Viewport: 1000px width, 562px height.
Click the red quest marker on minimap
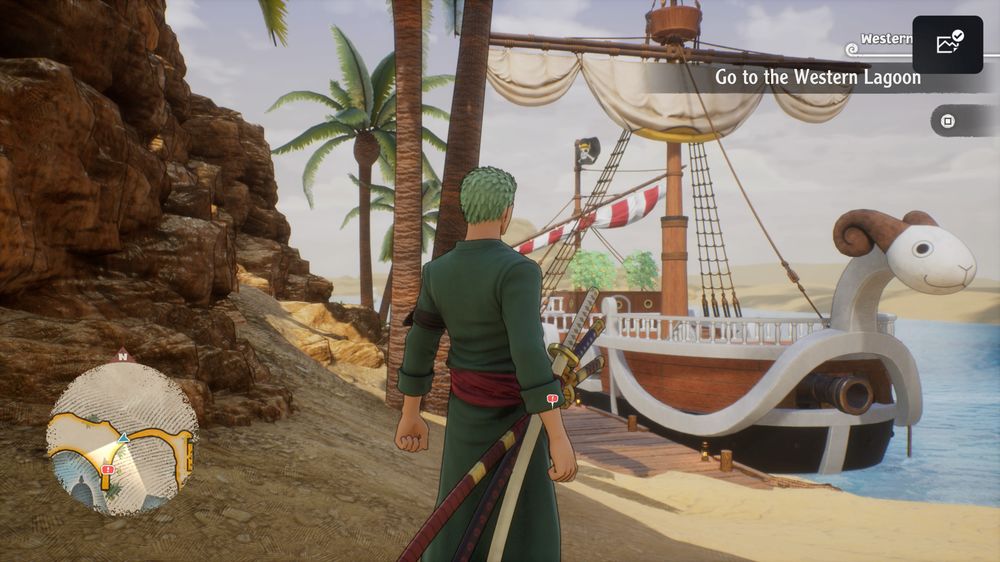[108, 469]
